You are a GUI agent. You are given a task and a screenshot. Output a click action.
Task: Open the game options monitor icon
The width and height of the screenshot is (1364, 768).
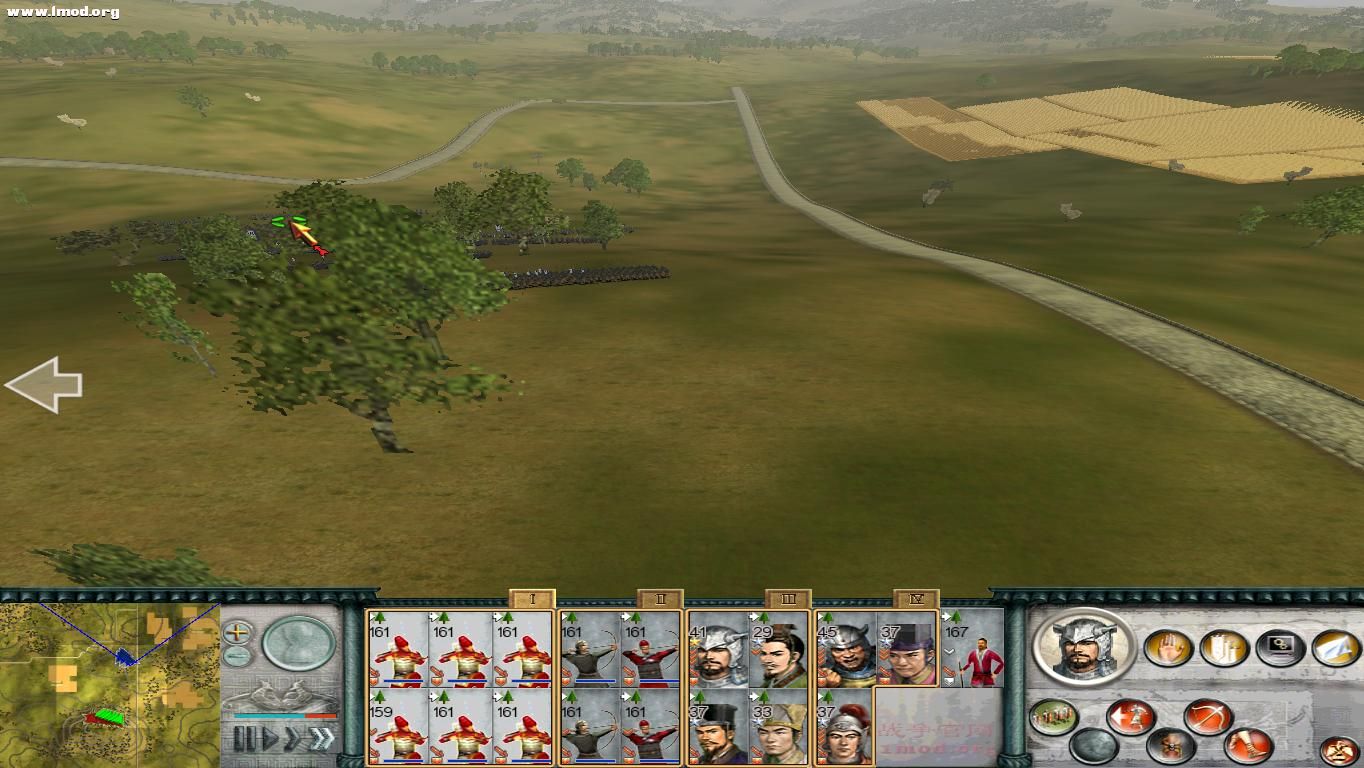pos(1280,648)
